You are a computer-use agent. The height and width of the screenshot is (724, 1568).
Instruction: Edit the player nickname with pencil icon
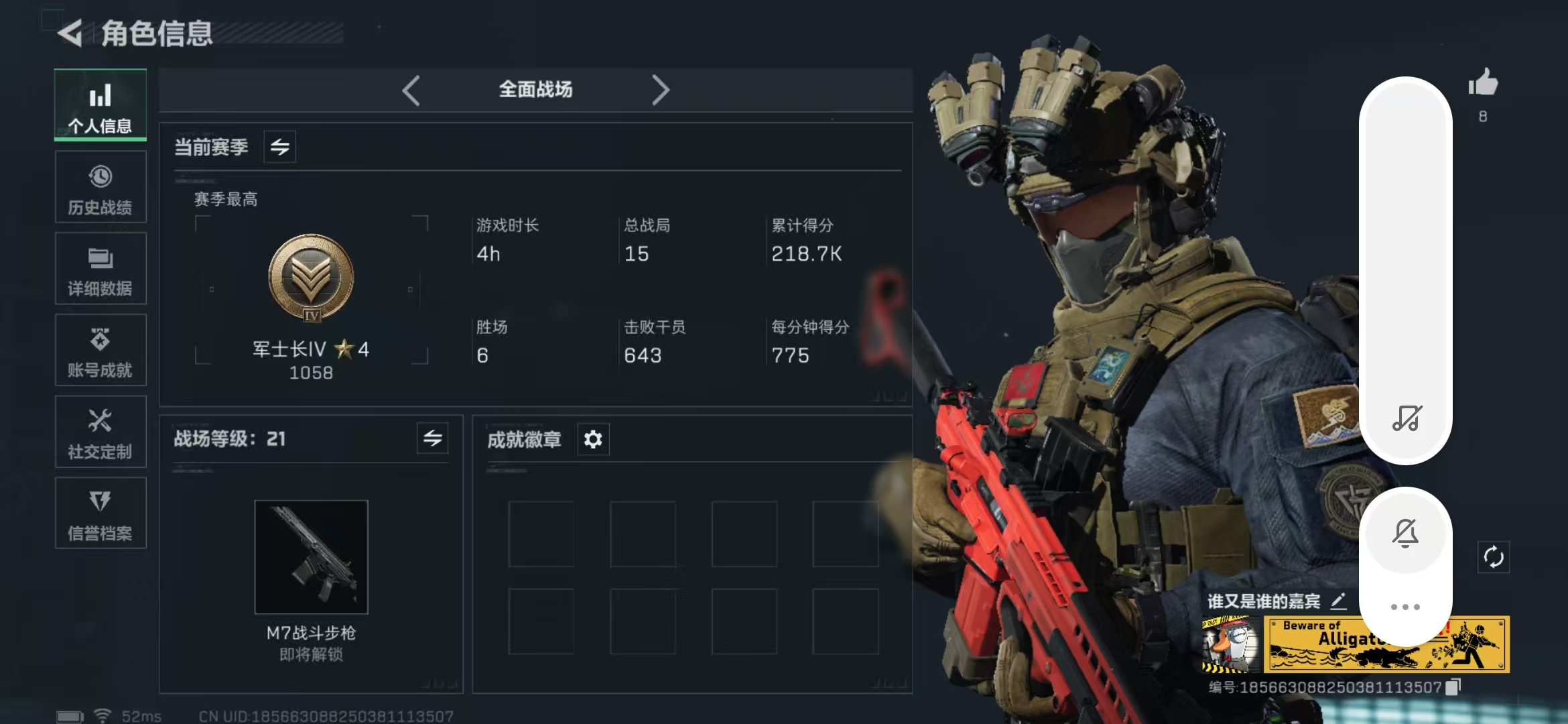(1338, 601)
